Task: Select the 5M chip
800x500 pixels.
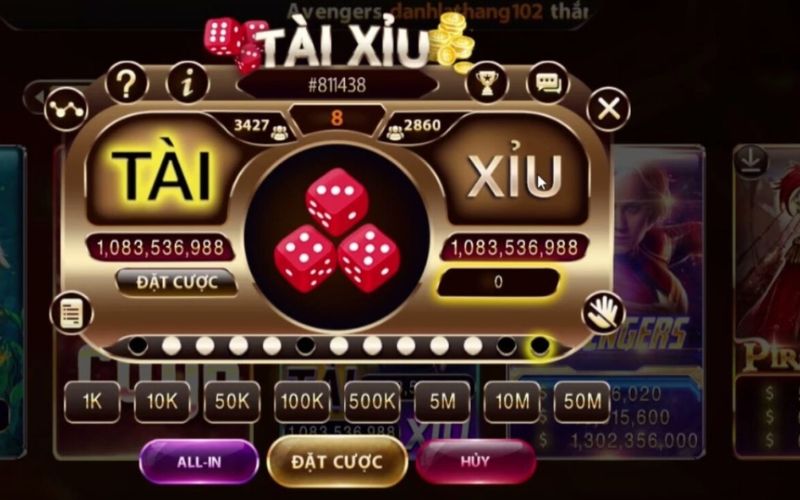Action: tap(442, 402)
